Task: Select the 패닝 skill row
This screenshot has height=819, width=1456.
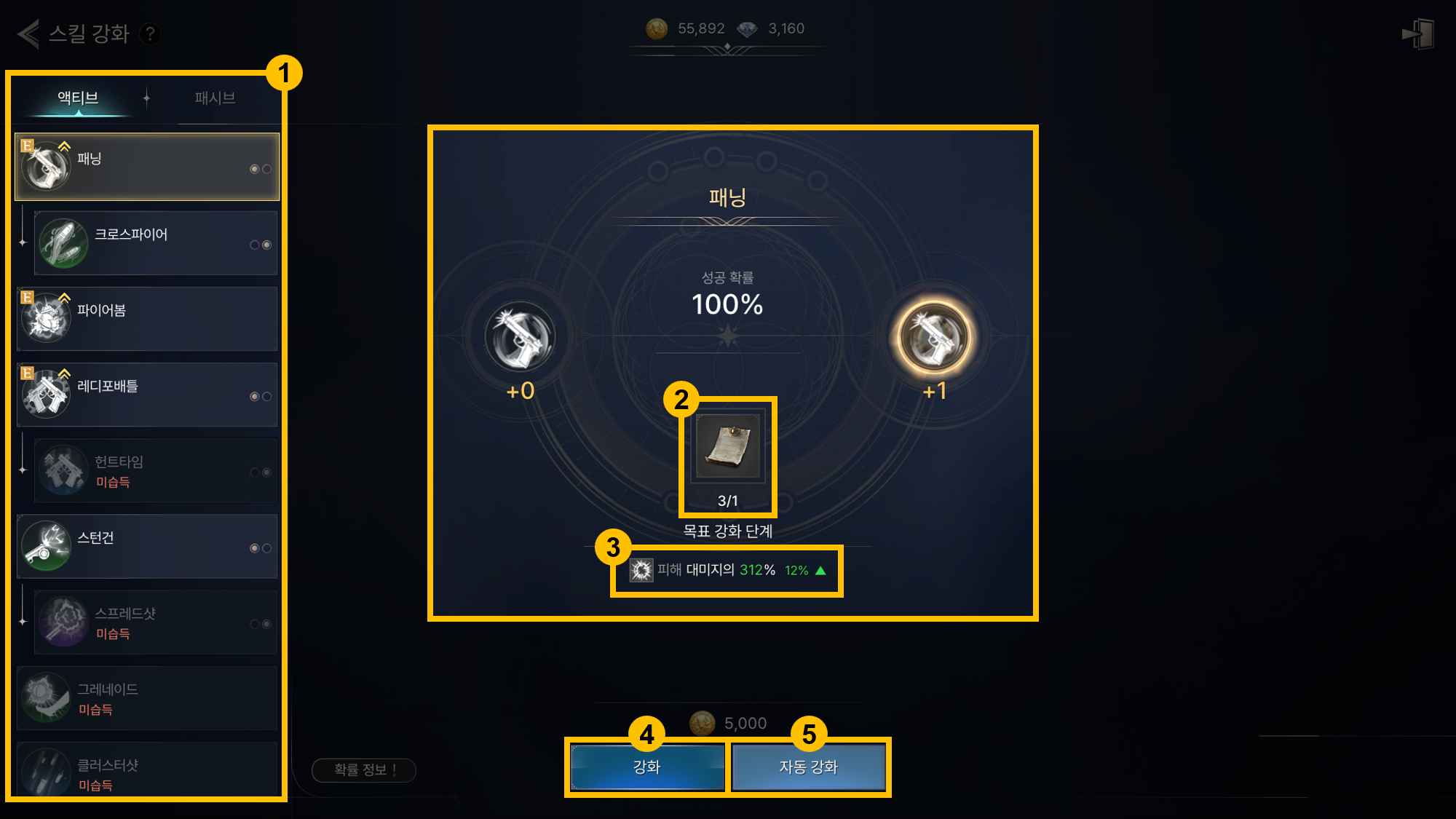Action: pyautogui.click(x=147, y=167)
